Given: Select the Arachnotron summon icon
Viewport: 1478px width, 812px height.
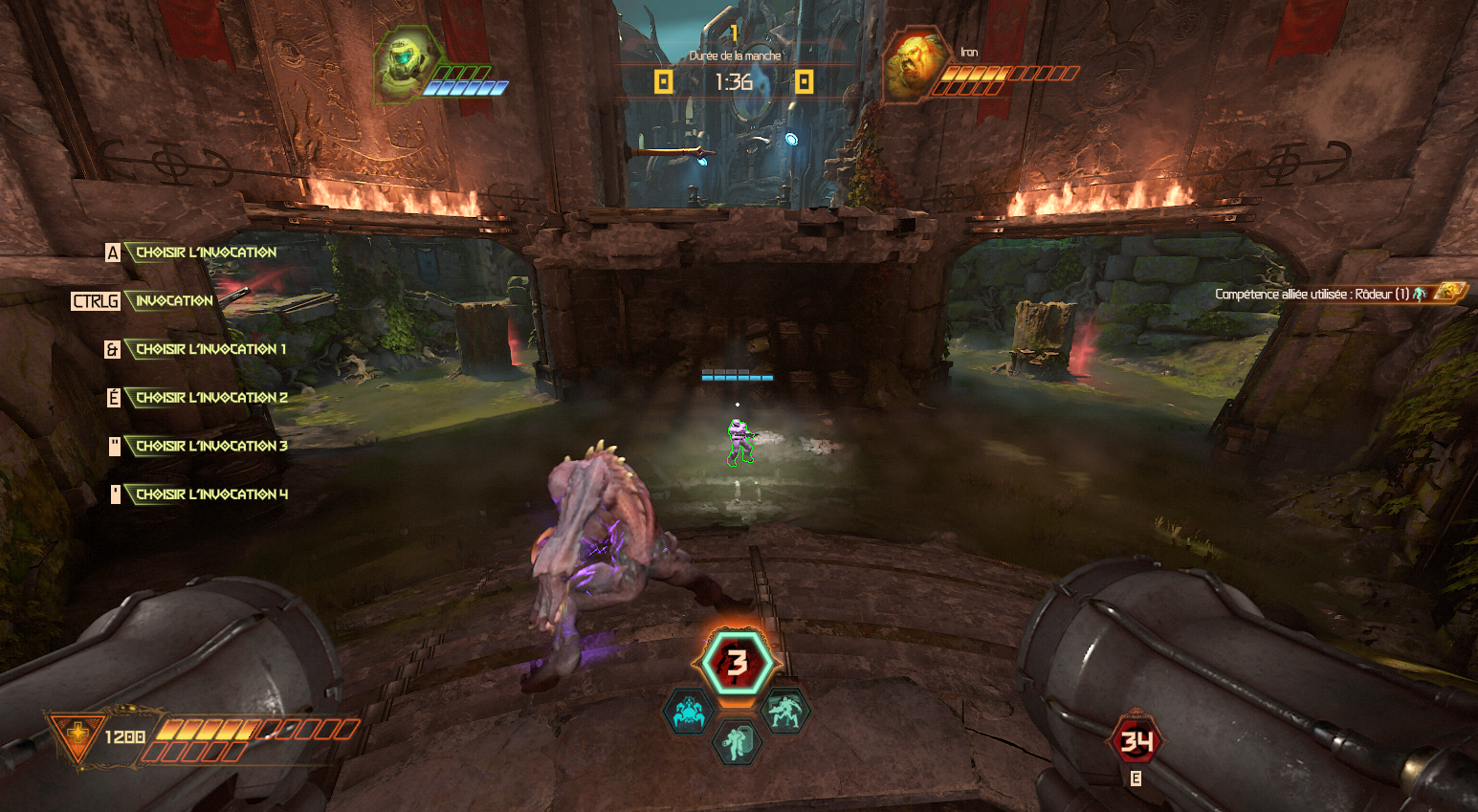Looking at the screenshot, I should coord(688,713).
